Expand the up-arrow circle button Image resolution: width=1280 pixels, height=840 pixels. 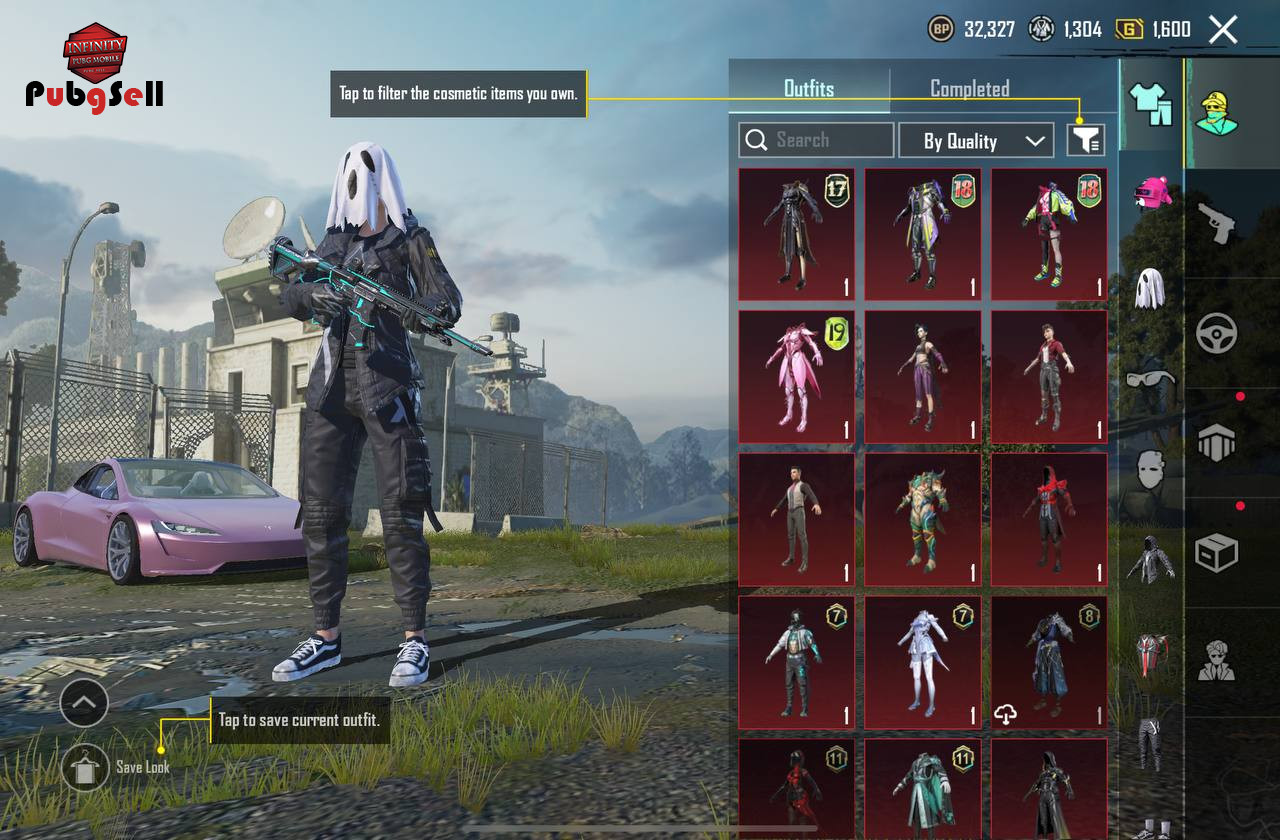click(x=84, y=703)
